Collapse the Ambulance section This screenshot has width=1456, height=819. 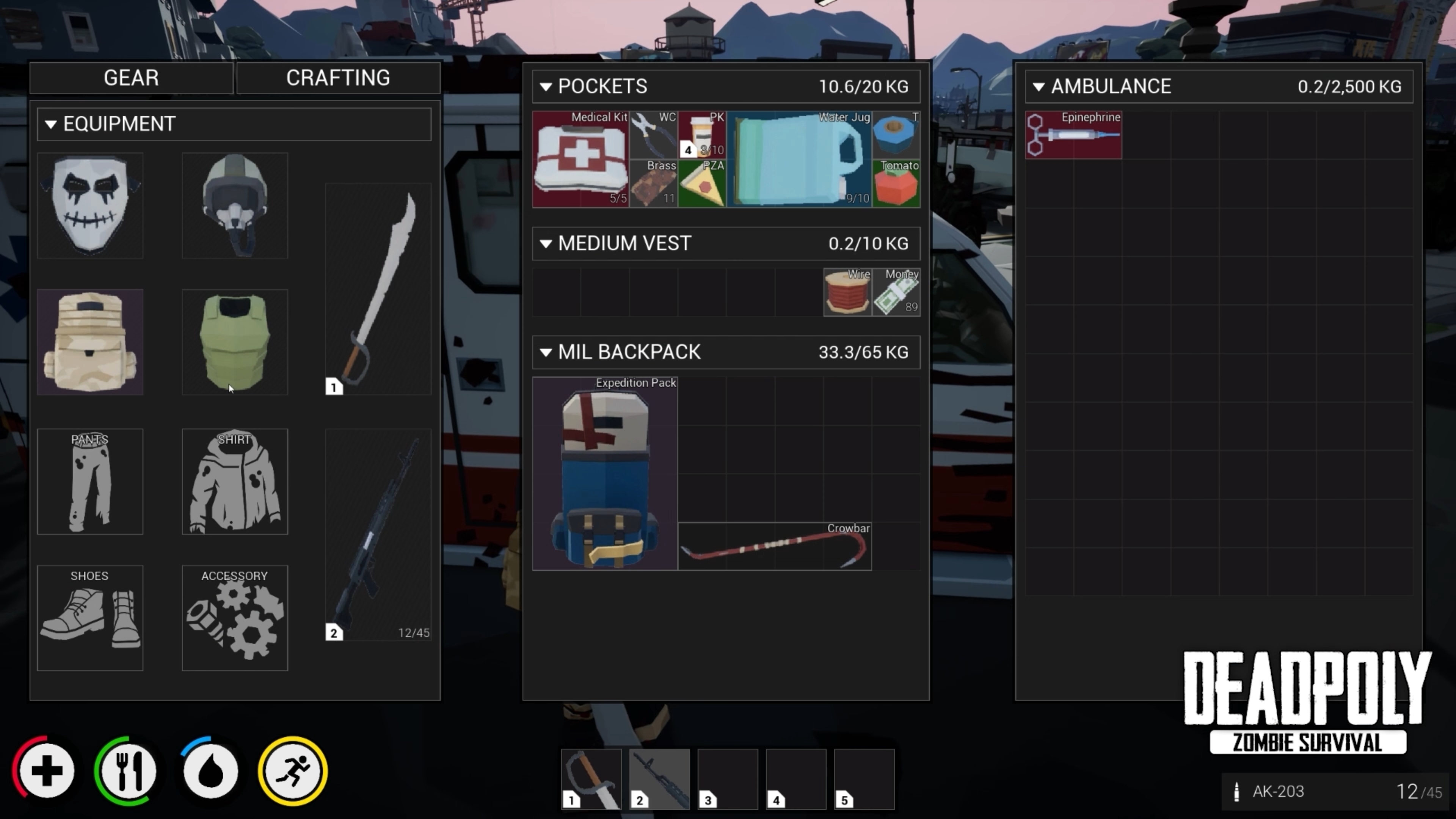(1039, 86)
